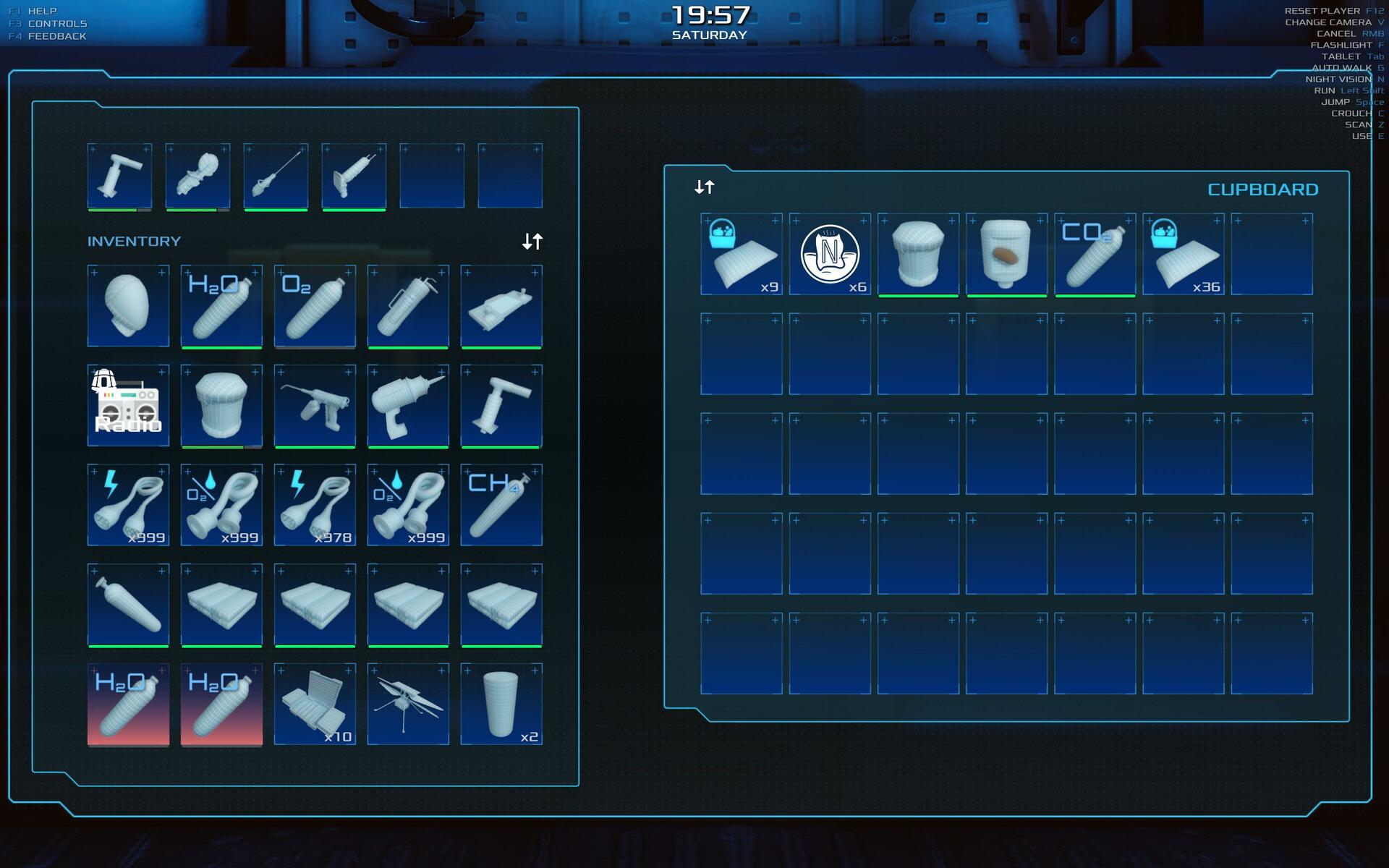Sort the cupboard contents
The height and width of the screenshot is (868, 1389).
coord(704,187)
